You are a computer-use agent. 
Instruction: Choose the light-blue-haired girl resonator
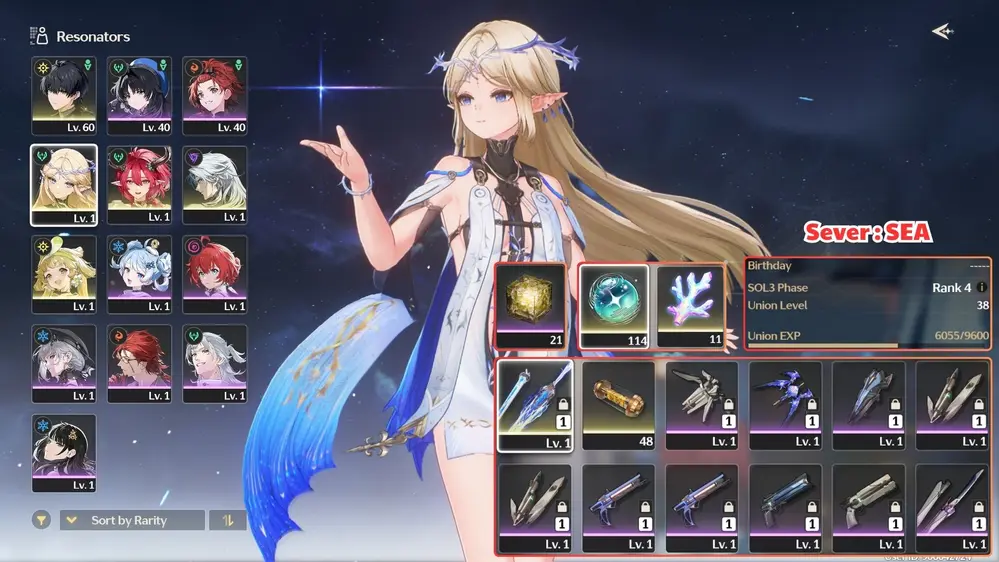click(139, 274)
